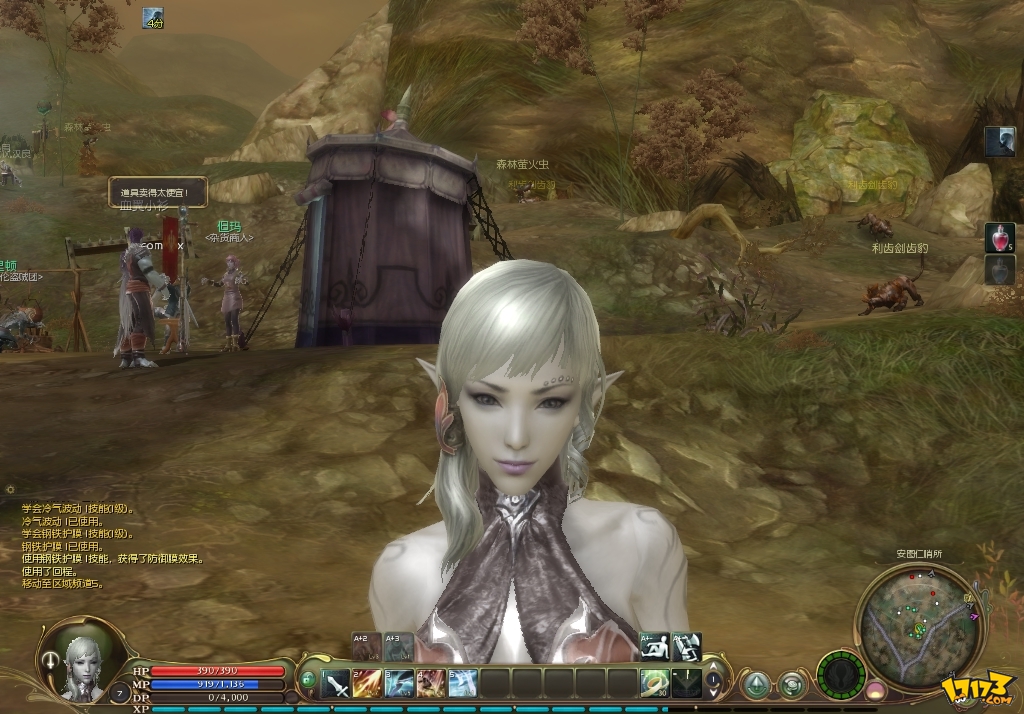Open the round green pyramid menu button

click(756, 685)
